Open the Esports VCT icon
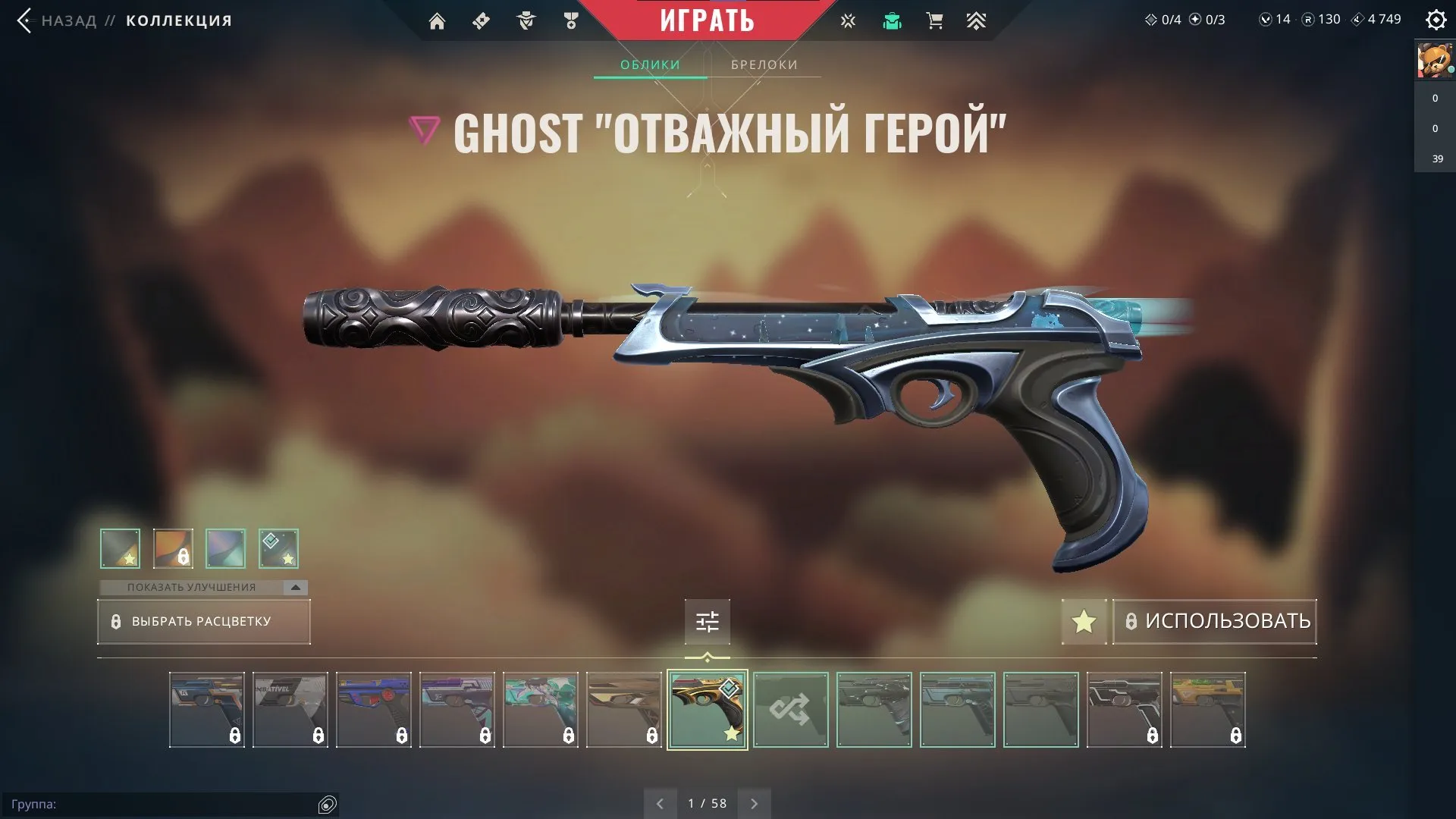 click(847, 20)
